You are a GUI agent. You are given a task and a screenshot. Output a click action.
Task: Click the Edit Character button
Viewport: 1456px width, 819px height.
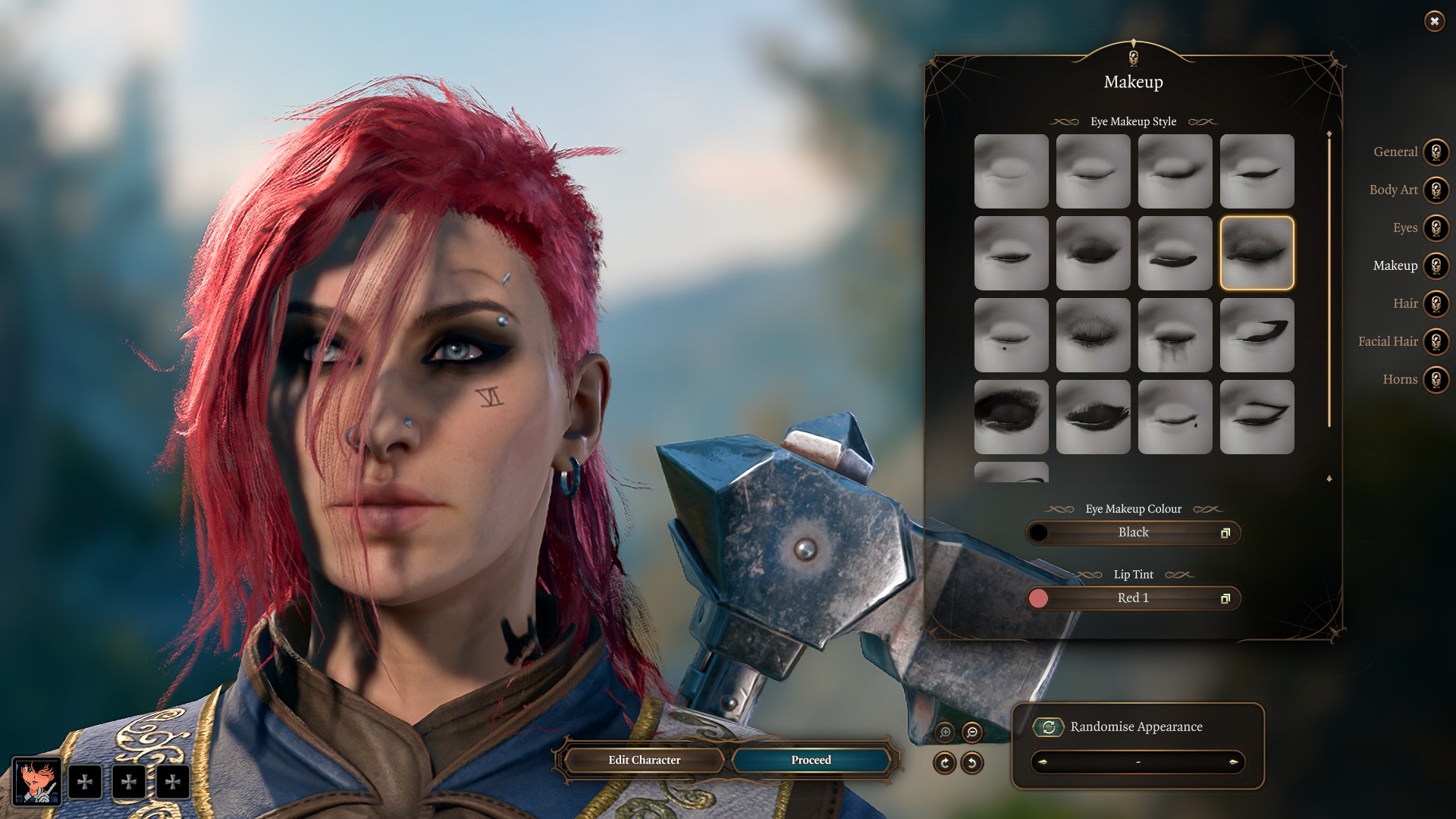[644, 760]
